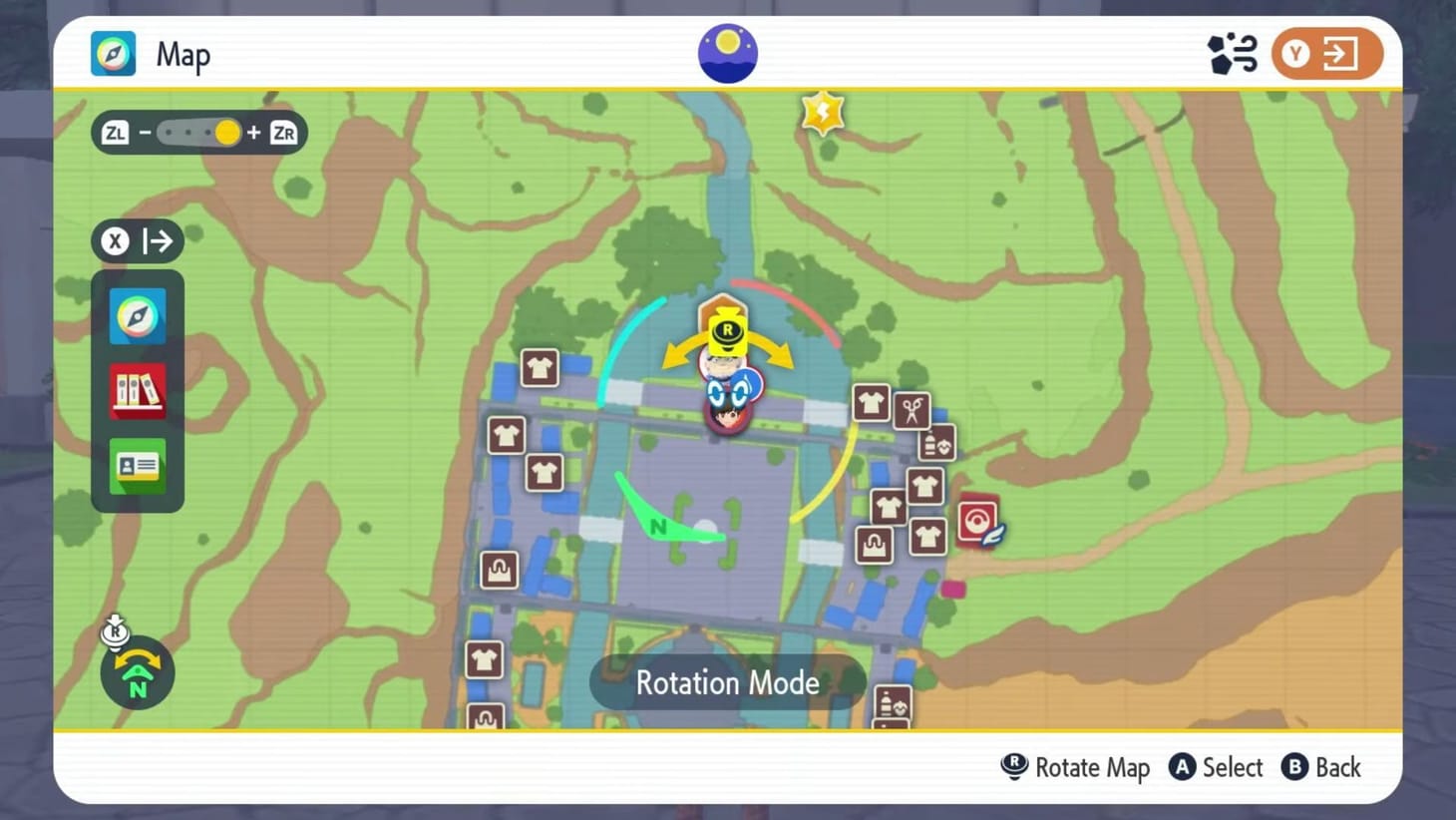Open the hairdresser salon scissors icon
This screenshot has height=820, width=1456.
(x=911, y=409)
